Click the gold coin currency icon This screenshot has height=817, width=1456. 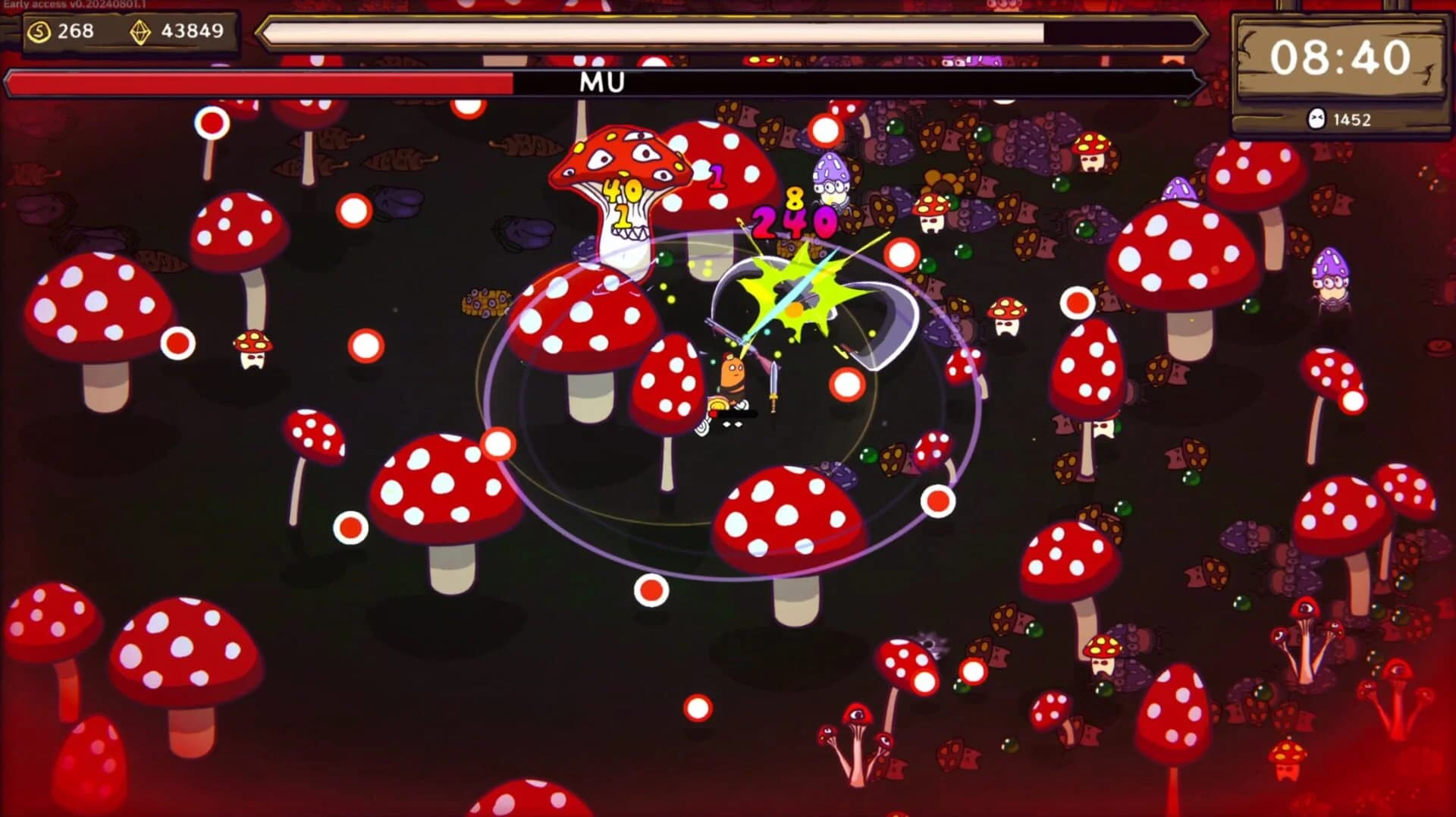pyautogui.click(x=39, y=31)
